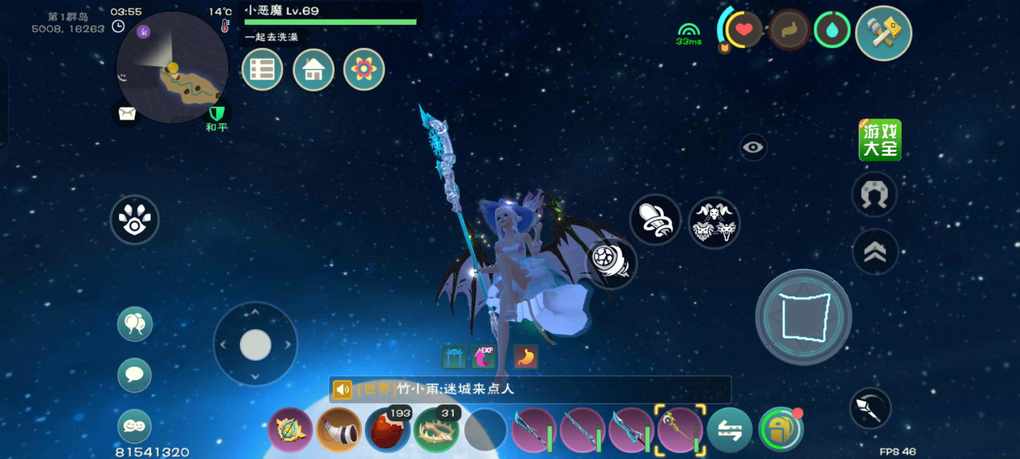Open the colorful flower icon button
The image size is (1020, 459).
[364, 70]
